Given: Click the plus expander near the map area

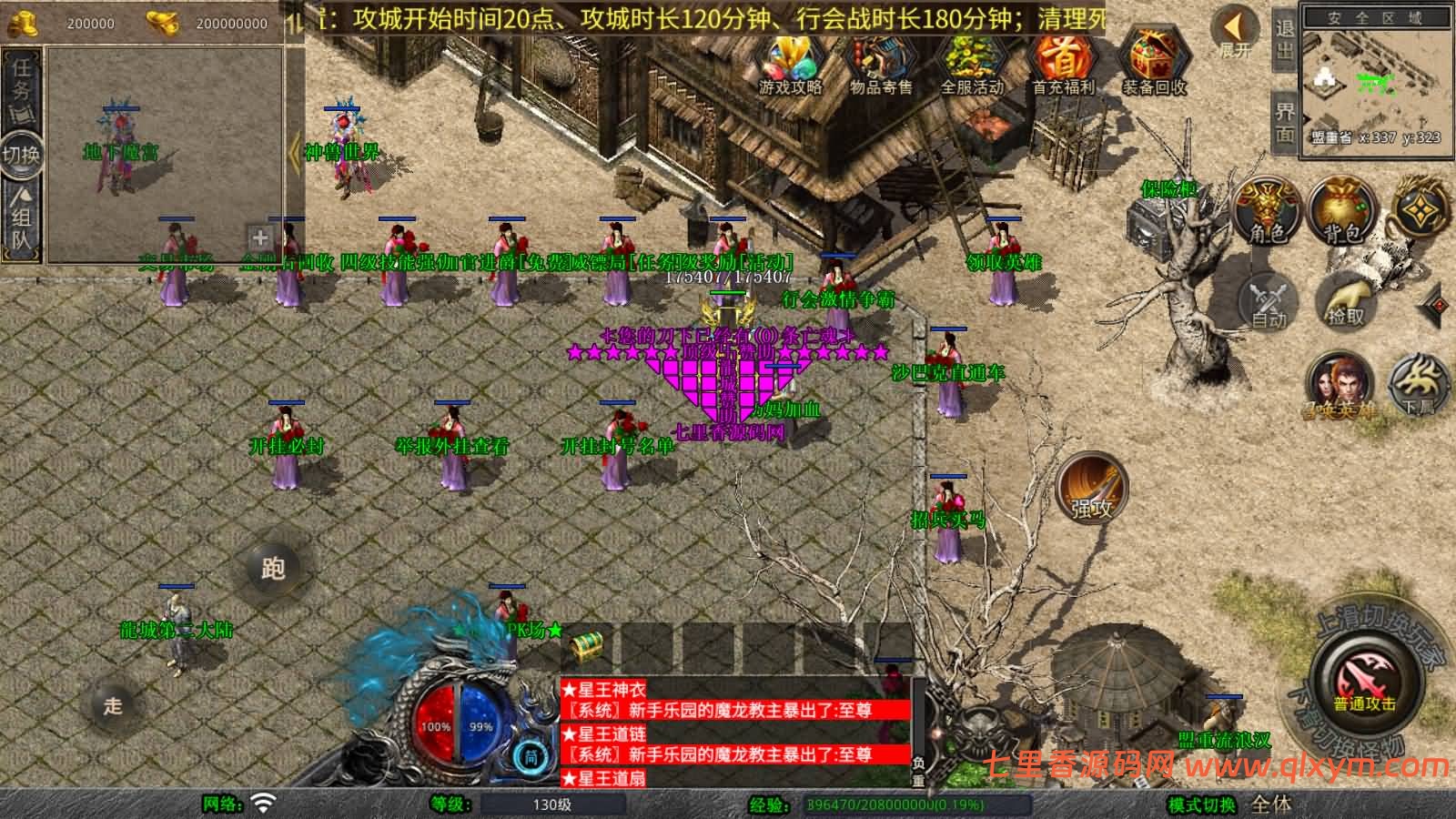Looking at the screenshot, I should coord(259,238).
